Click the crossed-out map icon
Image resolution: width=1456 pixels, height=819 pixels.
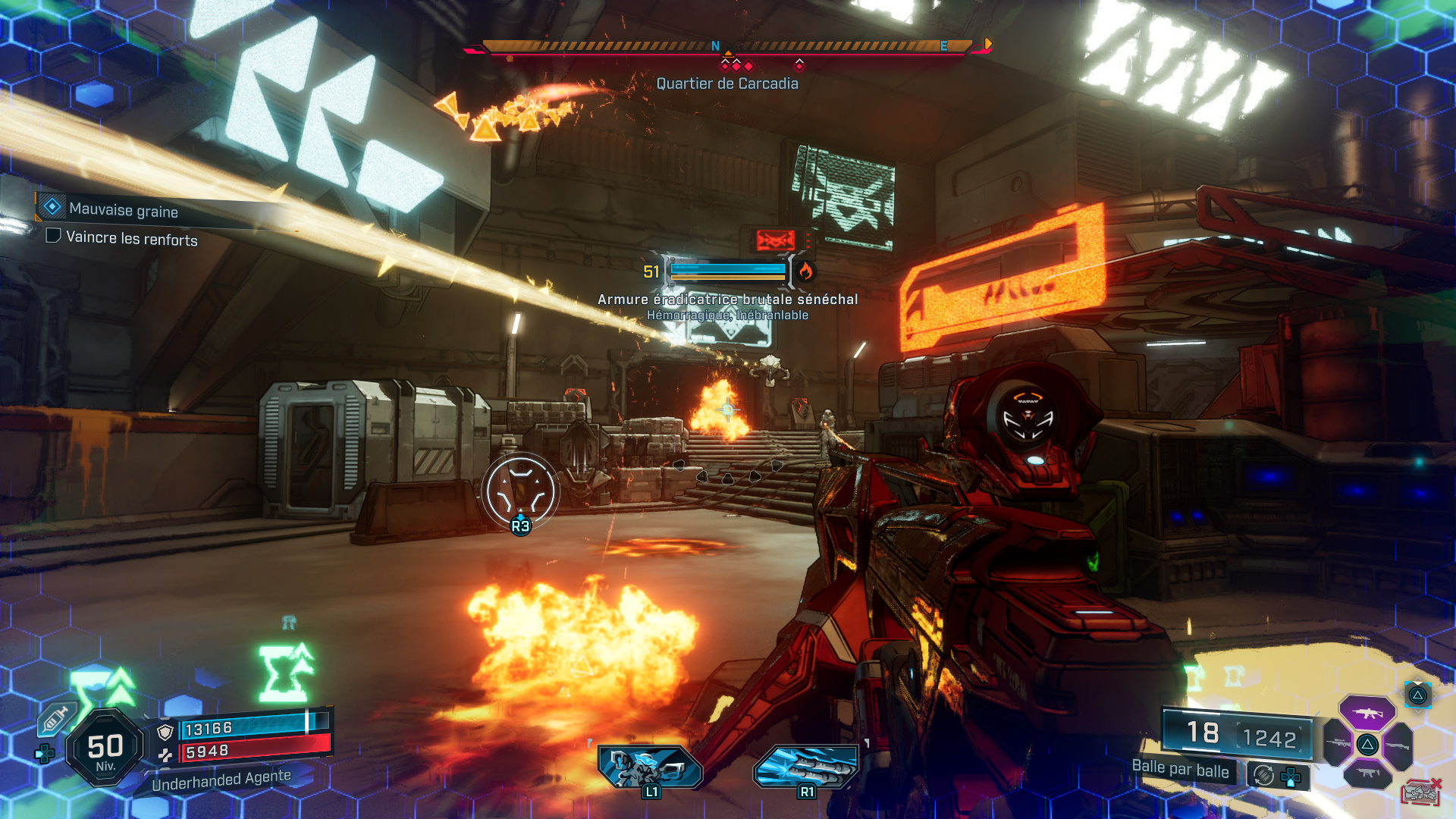pos(1421,792)
